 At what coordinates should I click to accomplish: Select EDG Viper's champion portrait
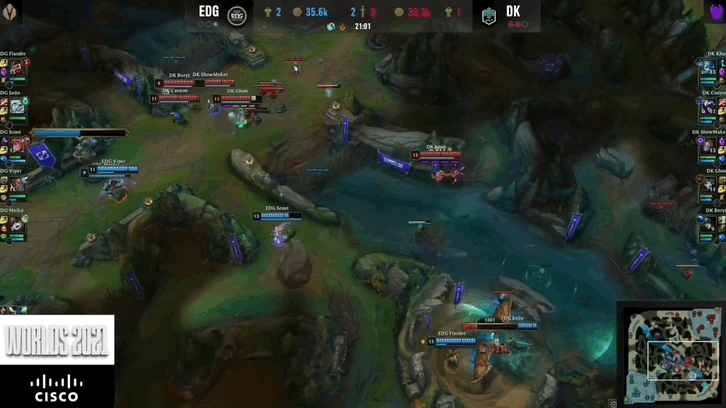pyautogui.click(x=17, y=186)
